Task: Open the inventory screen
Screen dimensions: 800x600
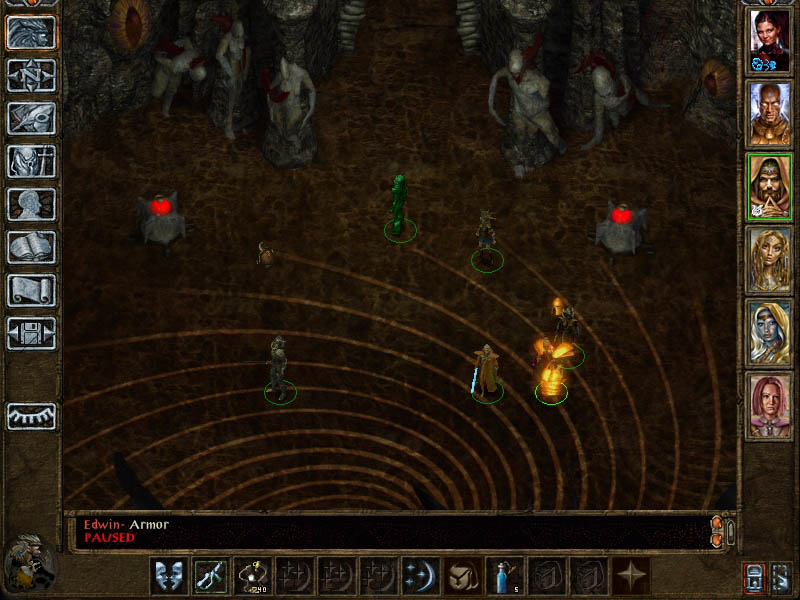Action: click(x=31, y=161)
